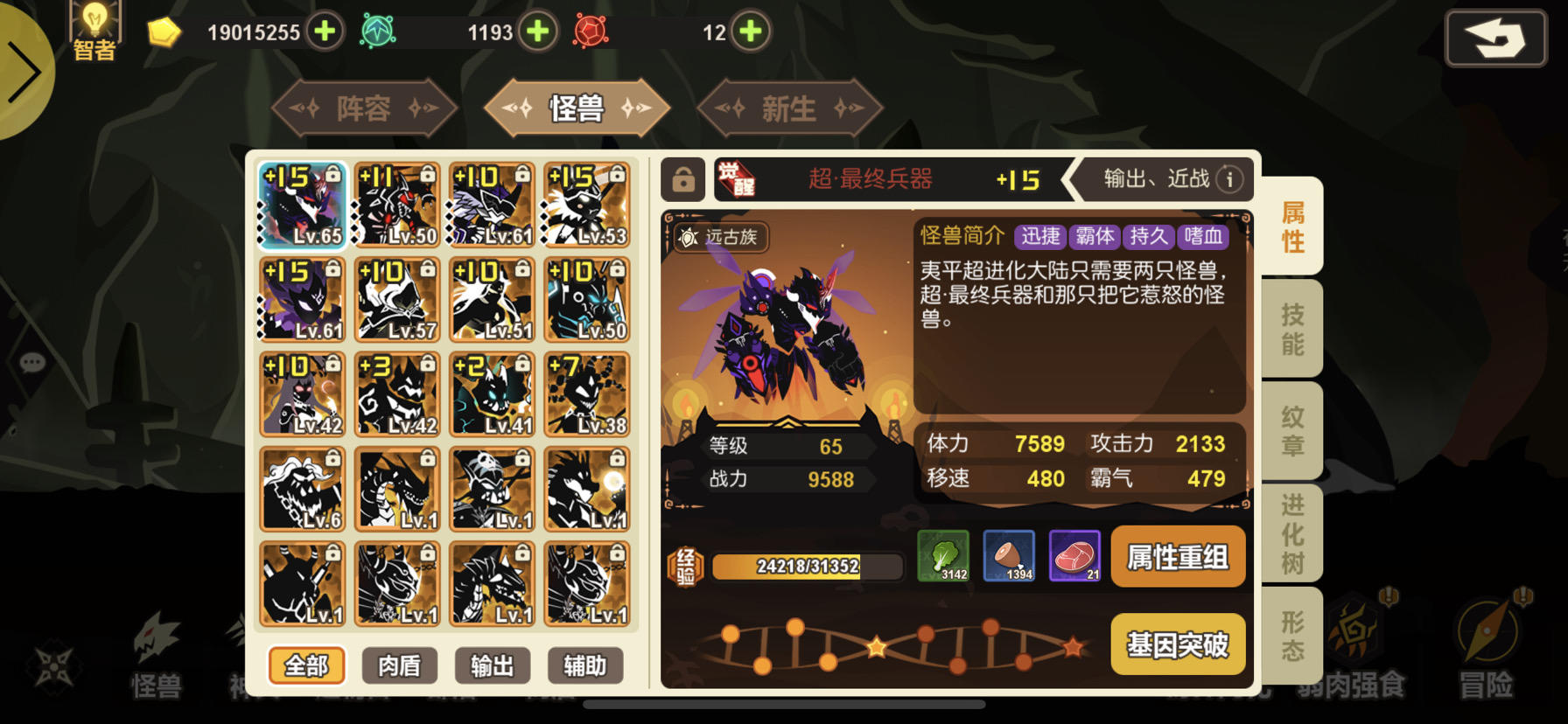This screenshot has width=1568, height=724.
Task: Select the ham food item with count 1394
Action: click(x=1008, y=556)
